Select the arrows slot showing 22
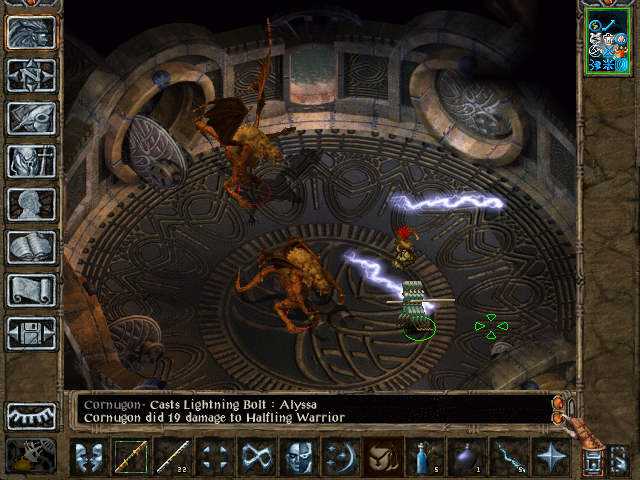The image size is (640, 480). (173, 457)
